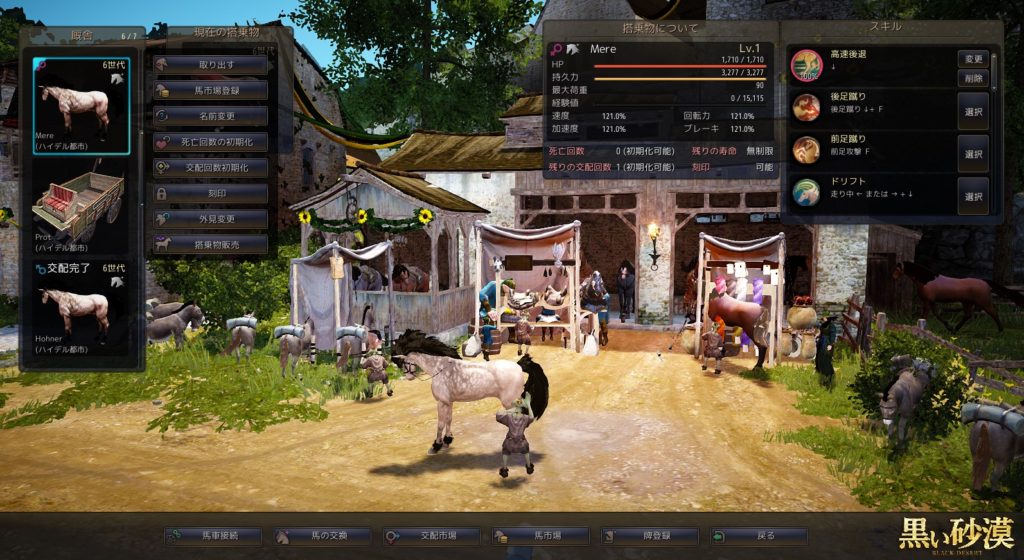Open 名前変更 to rename the mount

[210, 116]
